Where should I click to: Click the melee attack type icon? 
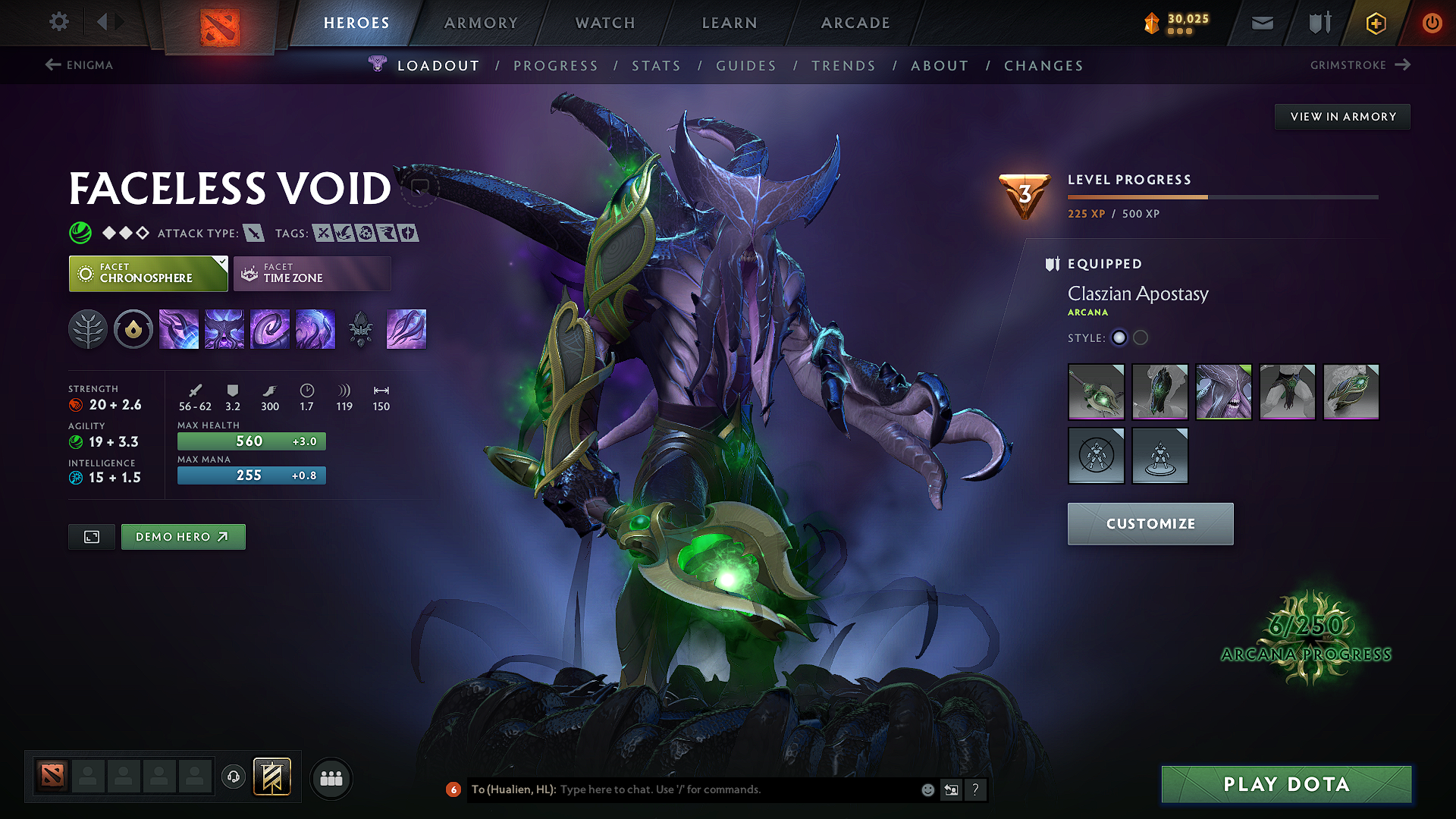(256, 233)
